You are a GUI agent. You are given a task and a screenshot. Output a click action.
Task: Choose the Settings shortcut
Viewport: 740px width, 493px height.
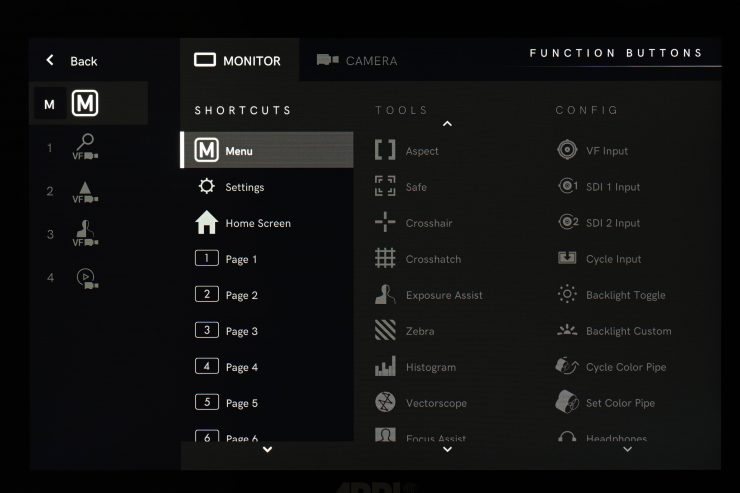click(244, 187)
